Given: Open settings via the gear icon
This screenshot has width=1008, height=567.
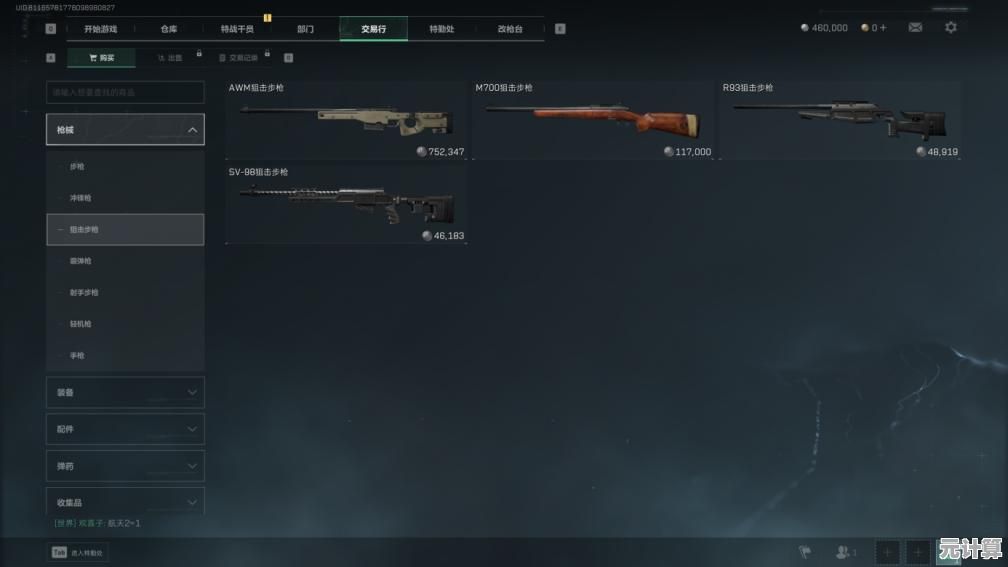Looking at the screenshot, I should coord(951,28).
